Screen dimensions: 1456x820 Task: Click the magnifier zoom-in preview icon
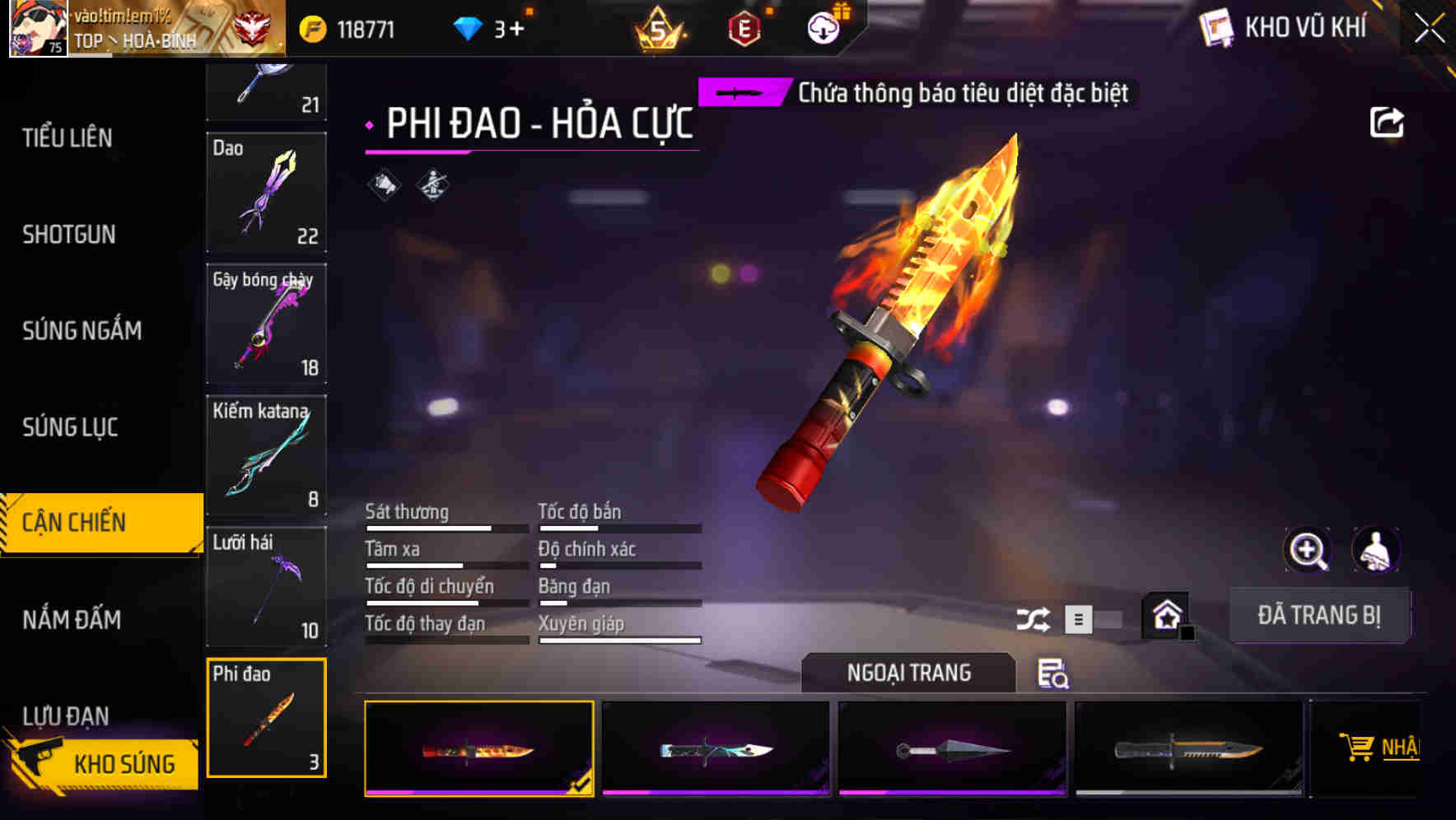(1308, 550)
